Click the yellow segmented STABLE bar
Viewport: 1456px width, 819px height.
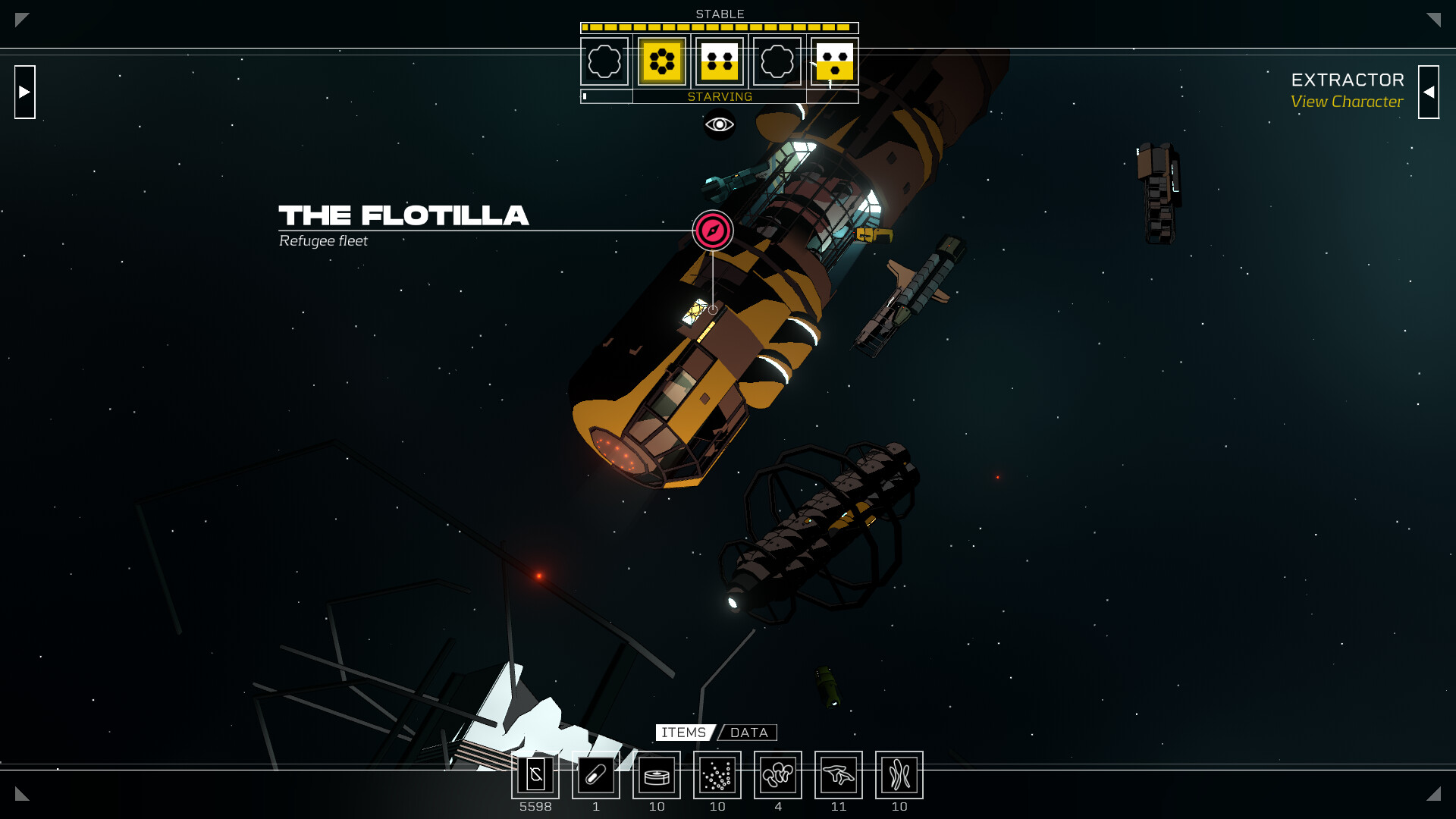pyautogui.click(x=719, y=27)
